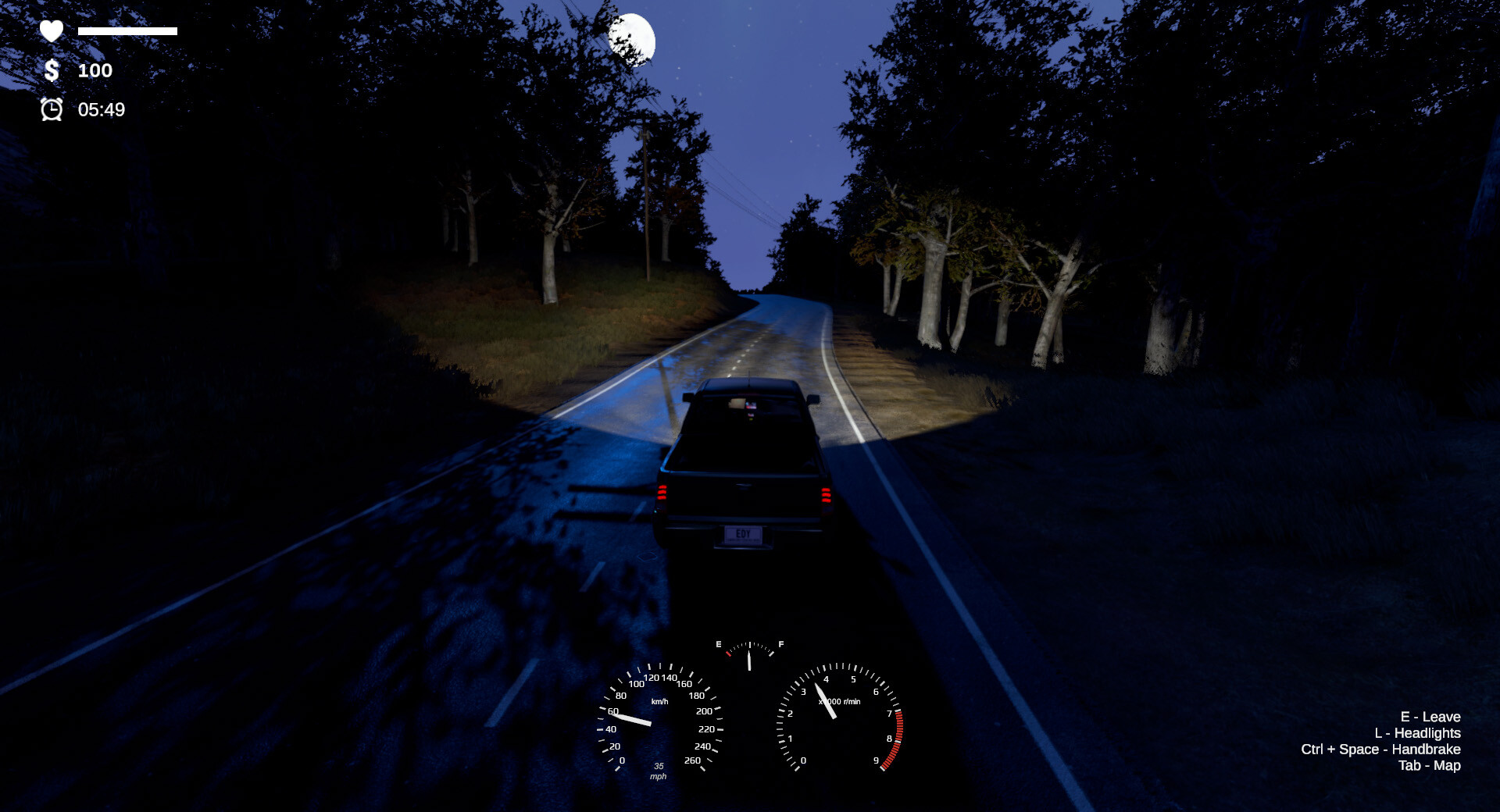Click the white health bar
The height and width of the screenshot is (812, 1500).
click(127, 33)
